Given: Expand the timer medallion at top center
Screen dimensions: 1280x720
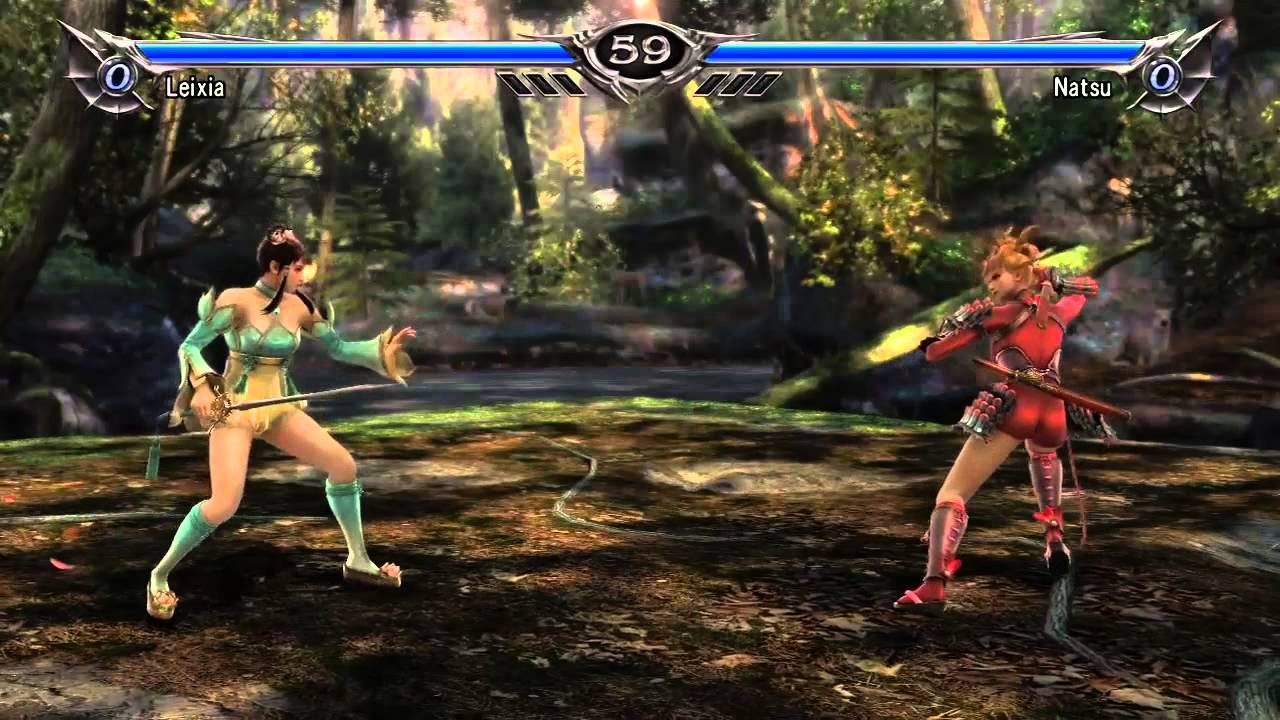Looking at the screenshot, I should point(640,52).
